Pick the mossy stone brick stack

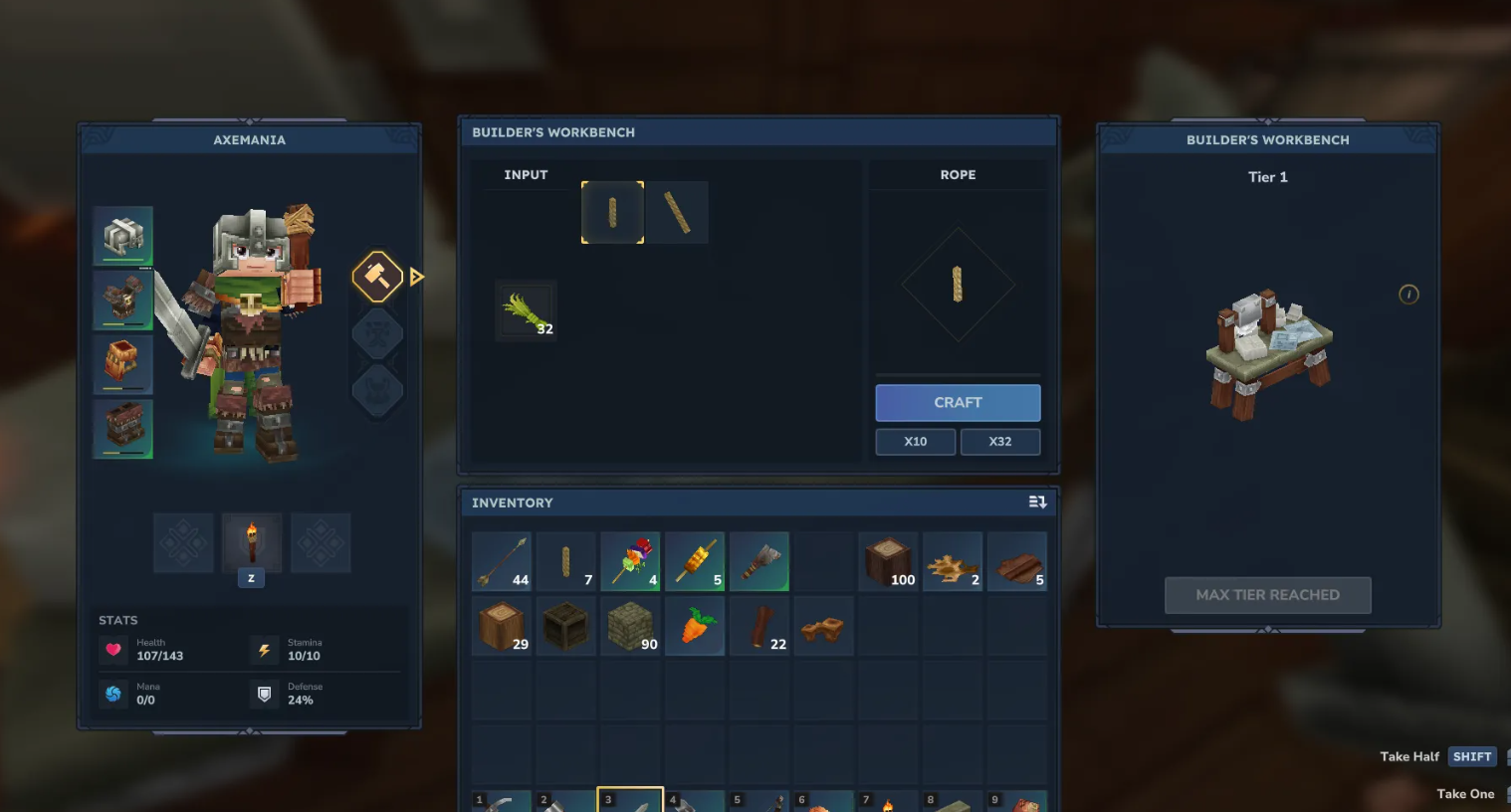pos(630,626)
